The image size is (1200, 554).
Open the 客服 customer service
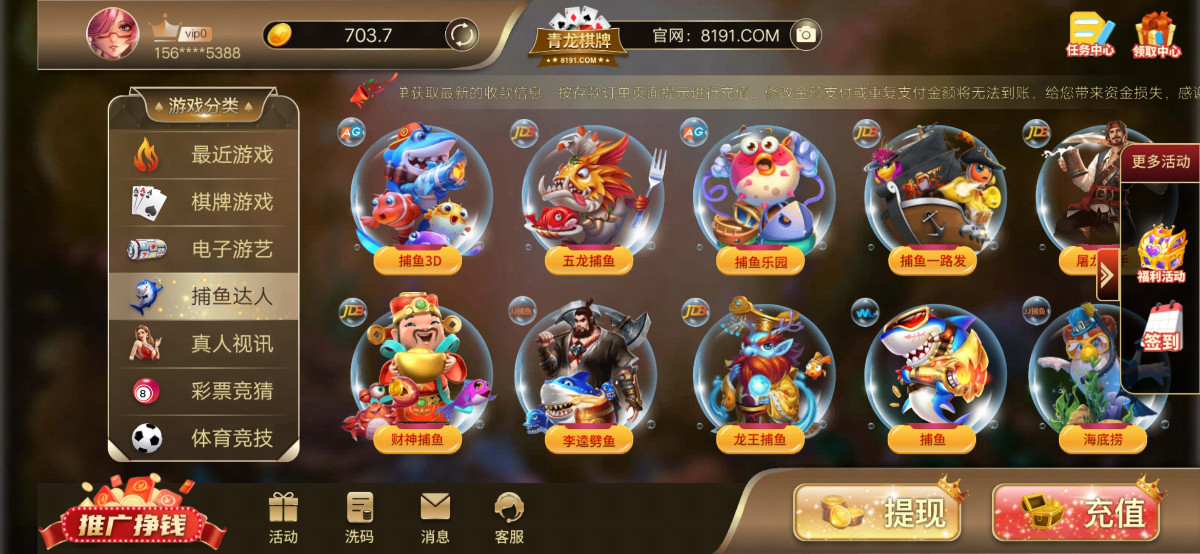[x=509, y=518]
